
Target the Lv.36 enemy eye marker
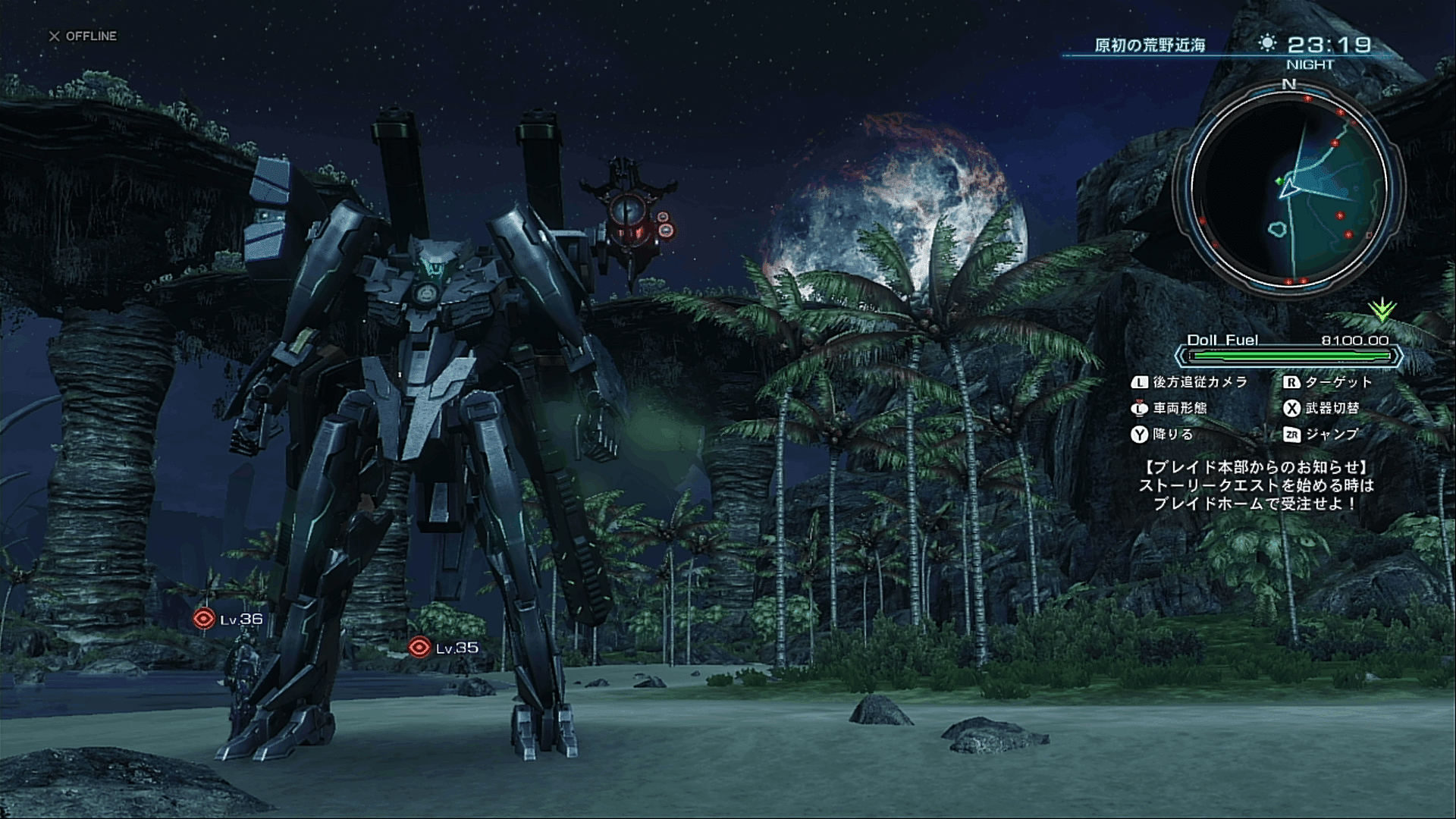(203, 620)
